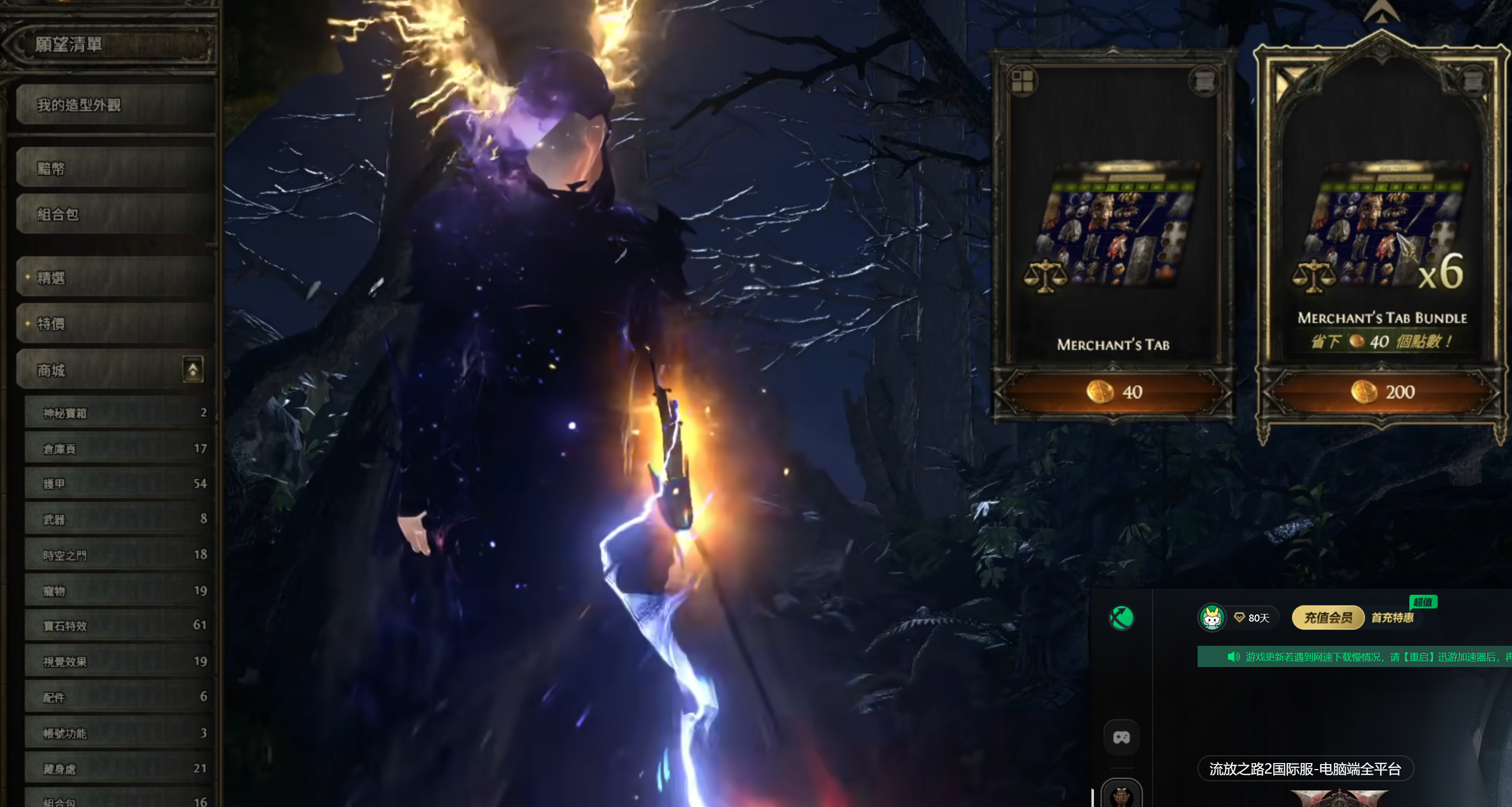Select 我的造型外觀 menu entry
This screenshot has width=1512, height=807.
coord(114,105)
